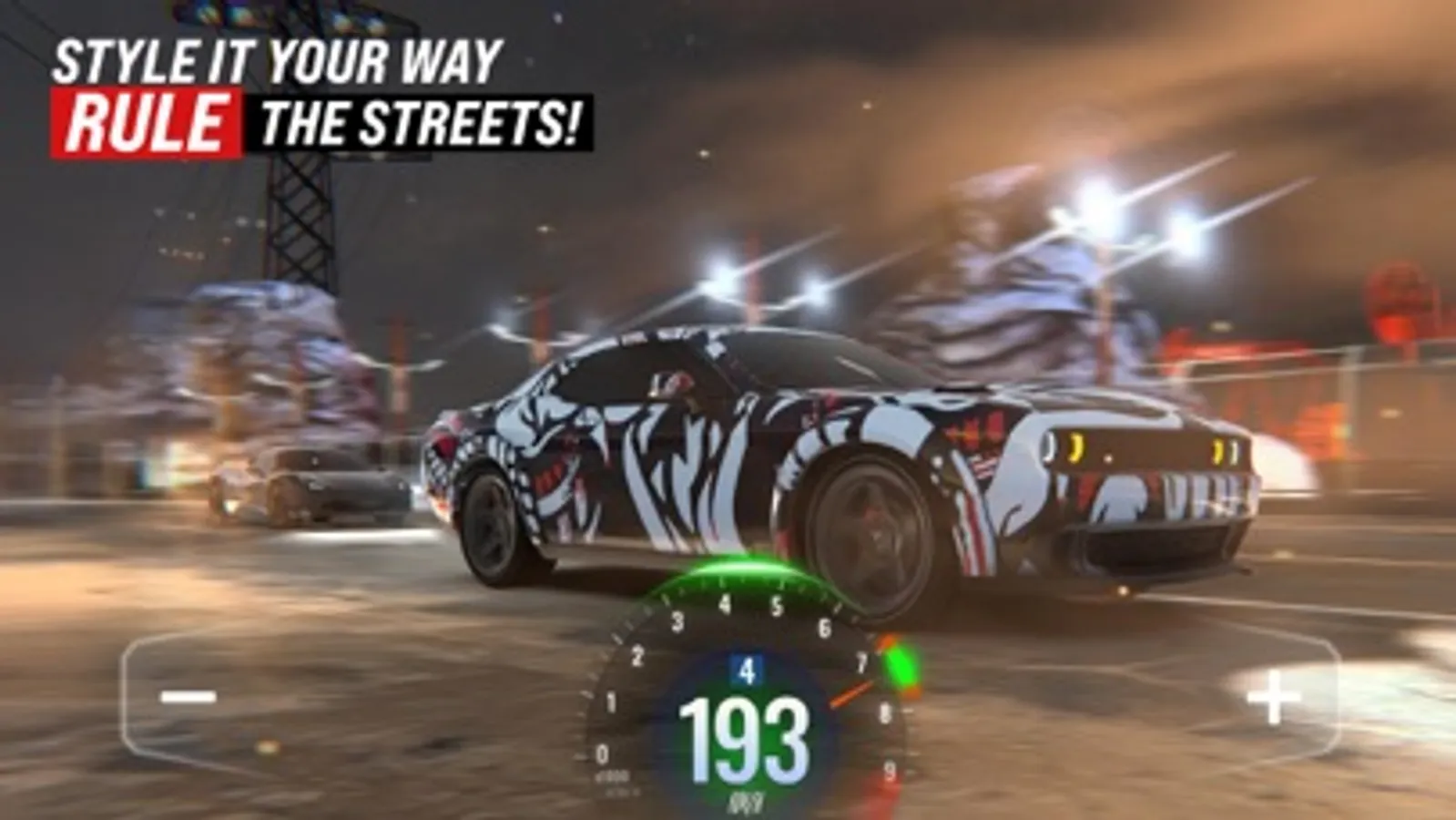Tap the 0 mark on the tachometer dial
The image size is (1456, 820).
coord(604,753)
